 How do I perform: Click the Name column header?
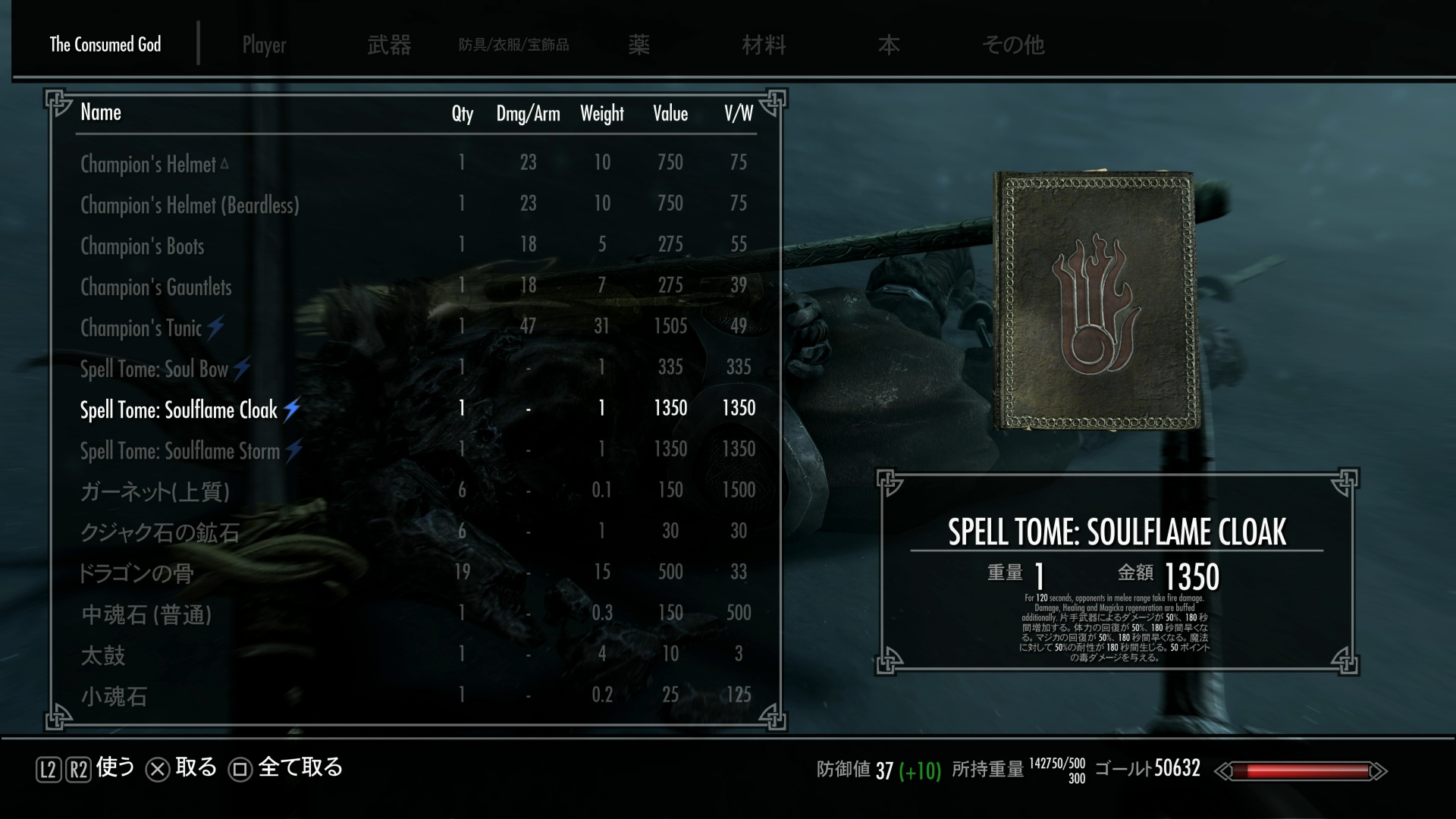pyautogui.click(x=101, y=112)
